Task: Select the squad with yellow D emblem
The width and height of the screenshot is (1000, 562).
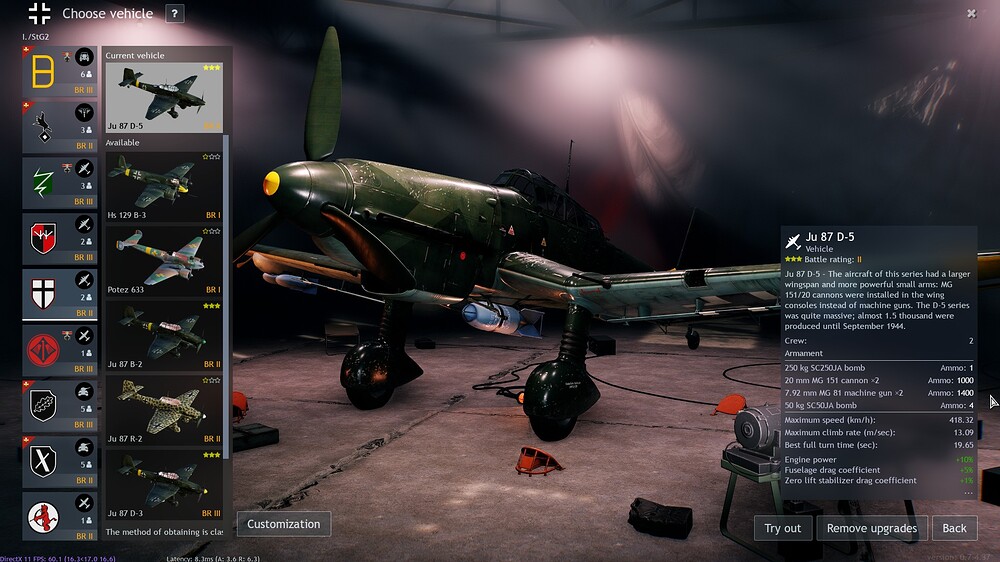Action: (60, 71)
